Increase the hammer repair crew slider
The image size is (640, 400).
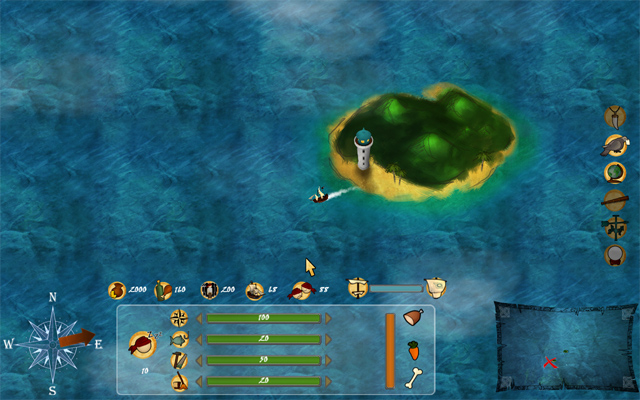point(329,360)
